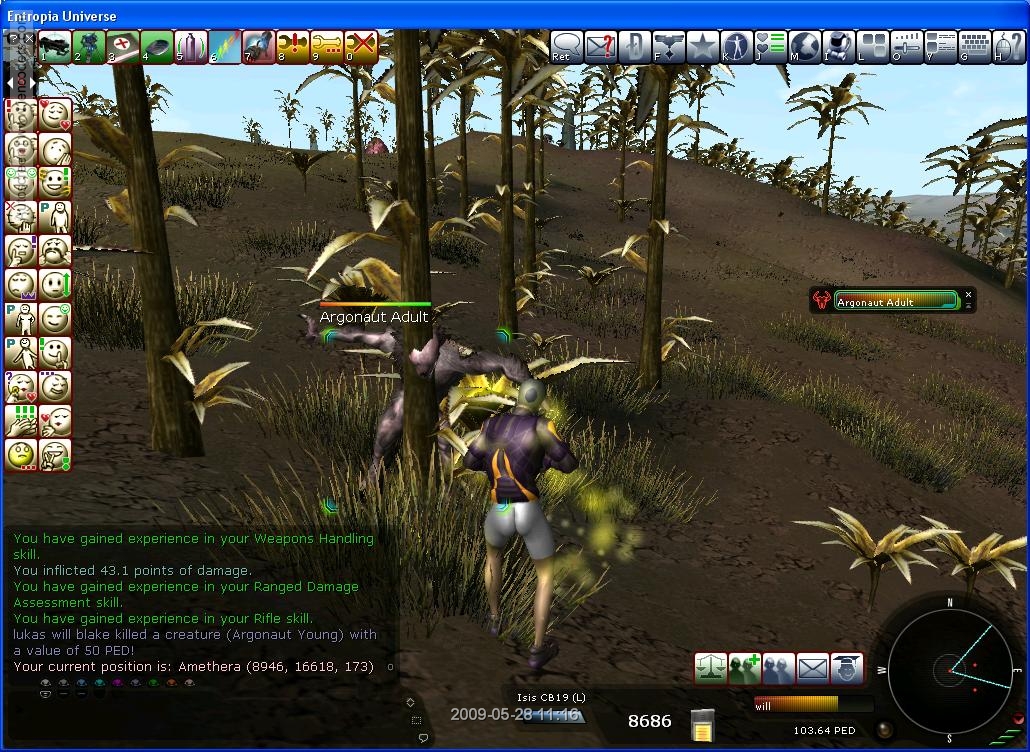Screen dimensions: 1030x752
Task: Click the add friend icon with green plus
Action: pyautogui.click(x=745, y=668)
